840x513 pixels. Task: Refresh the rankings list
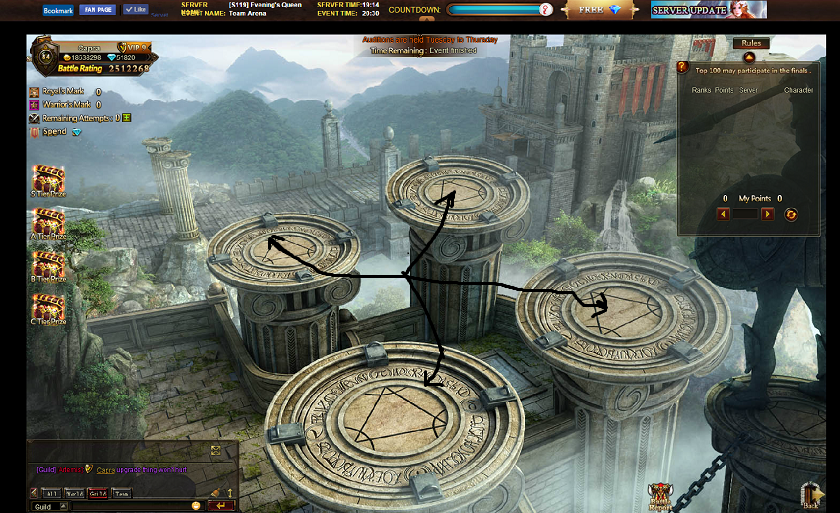pos(791,214)
